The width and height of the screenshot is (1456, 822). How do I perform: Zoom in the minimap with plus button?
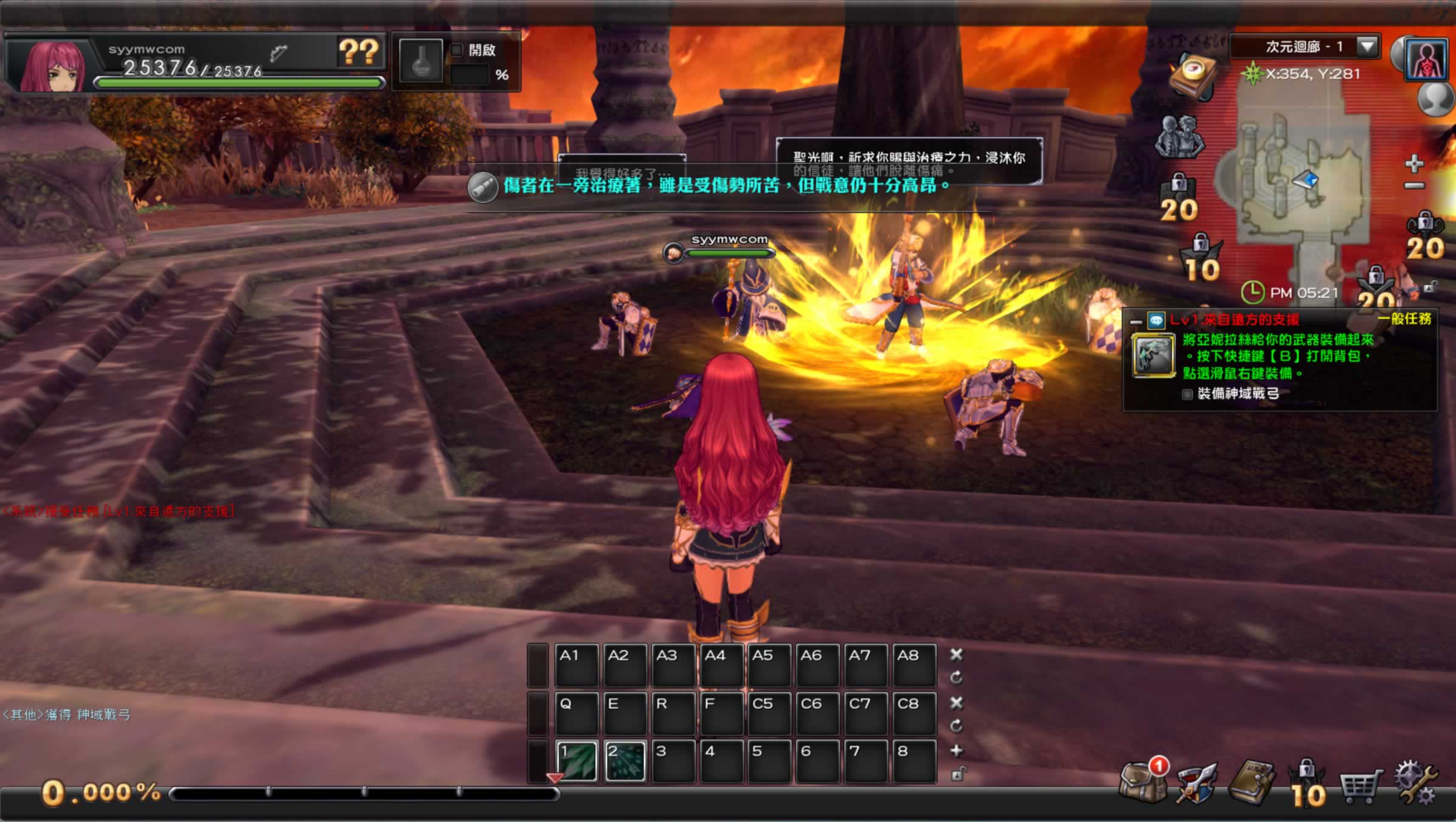1415,163
